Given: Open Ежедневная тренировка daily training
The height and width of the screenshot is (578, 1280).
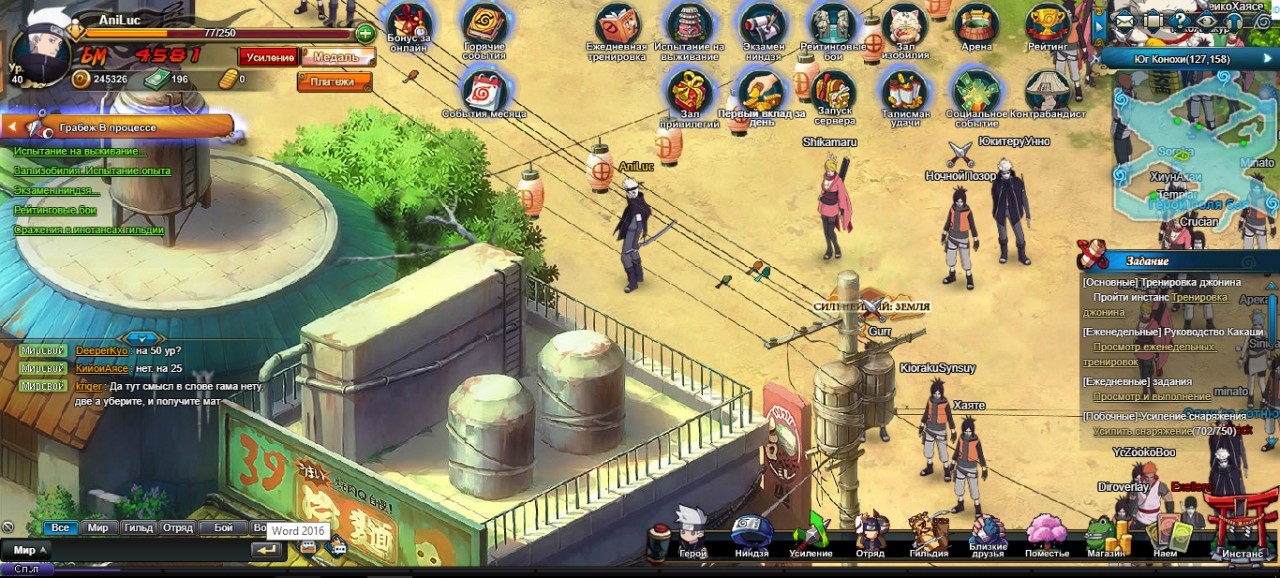Looking at the screenshot, I should (x=617, y=26).
